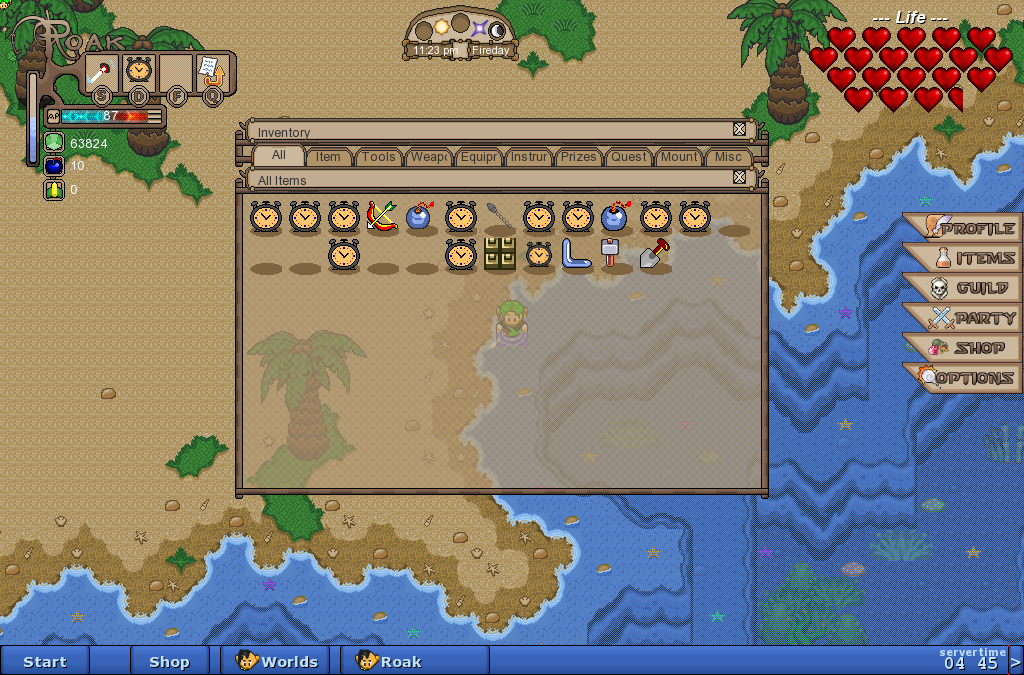
Task: Click the sword hotbar slot
Action: (x=101, y=72)
